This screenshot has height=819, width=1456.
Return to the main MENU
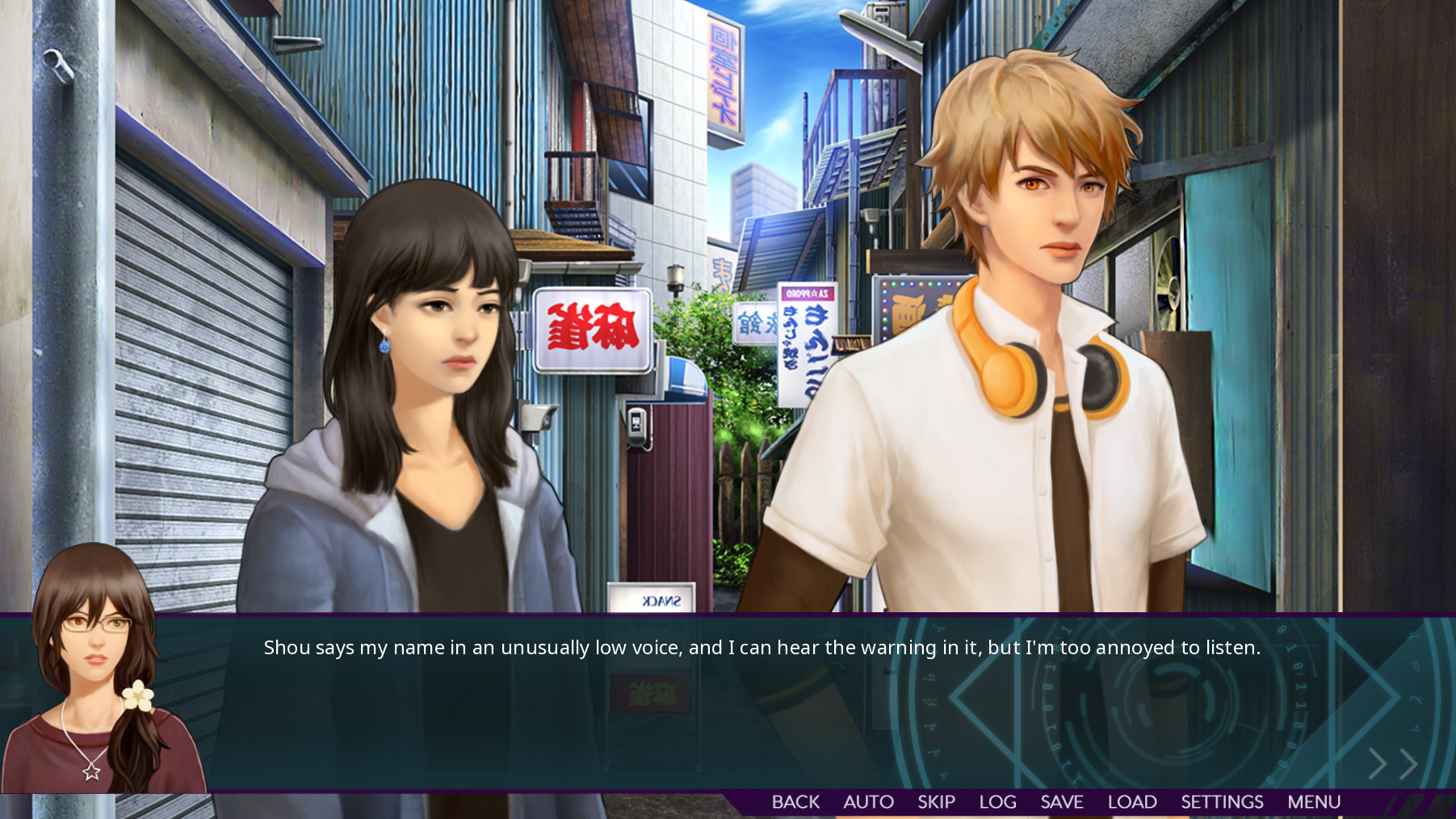click(1314, 801)
